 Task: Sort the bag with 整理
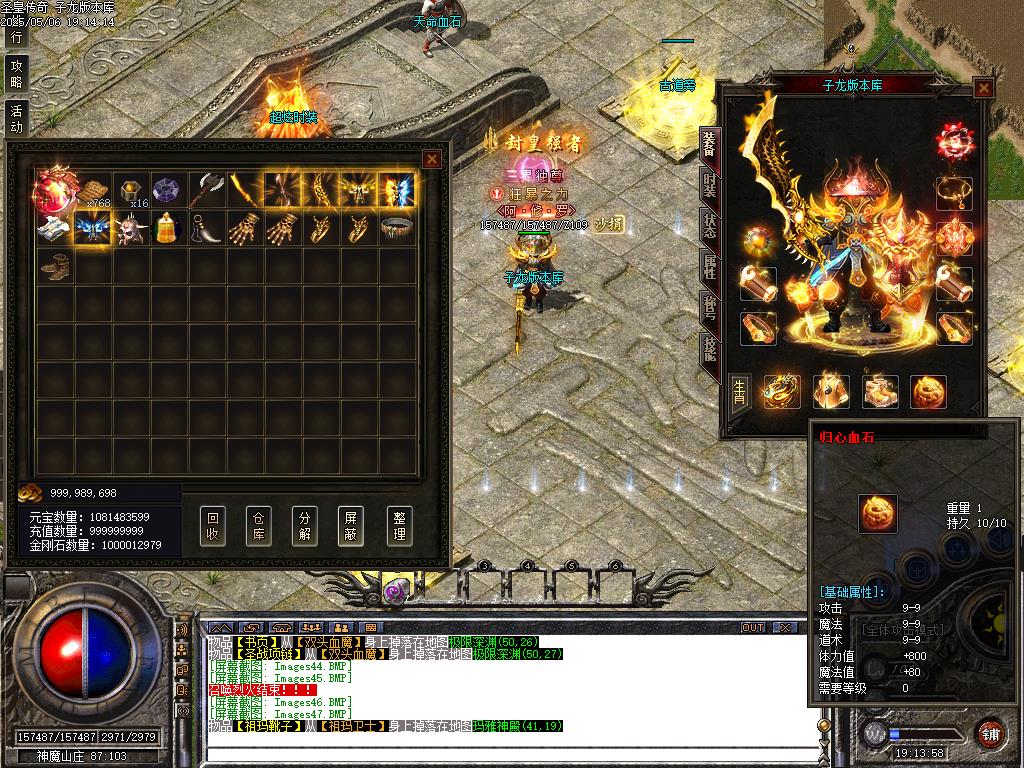[399, 525]
